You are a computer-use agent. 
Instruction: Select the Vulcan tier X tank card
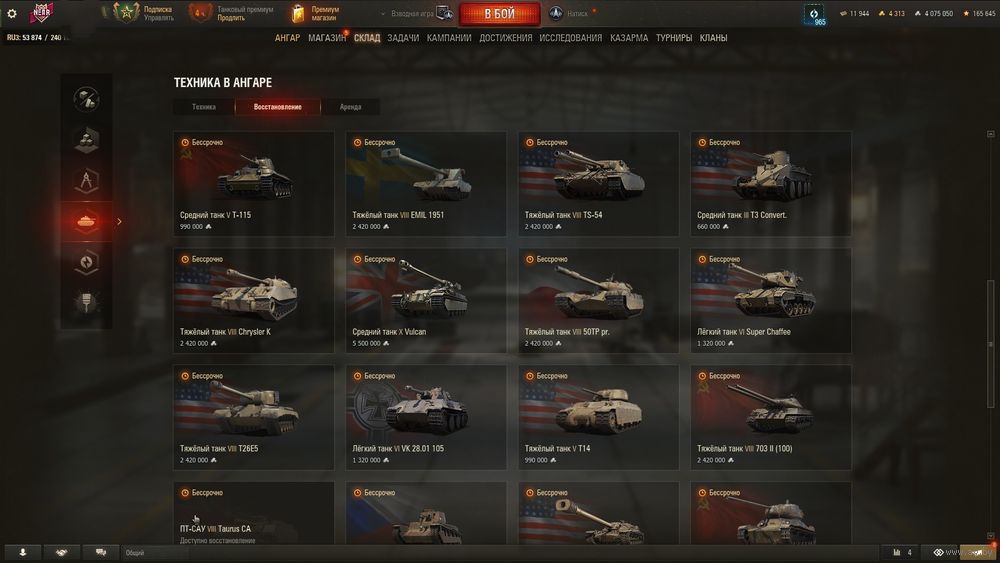426,300
